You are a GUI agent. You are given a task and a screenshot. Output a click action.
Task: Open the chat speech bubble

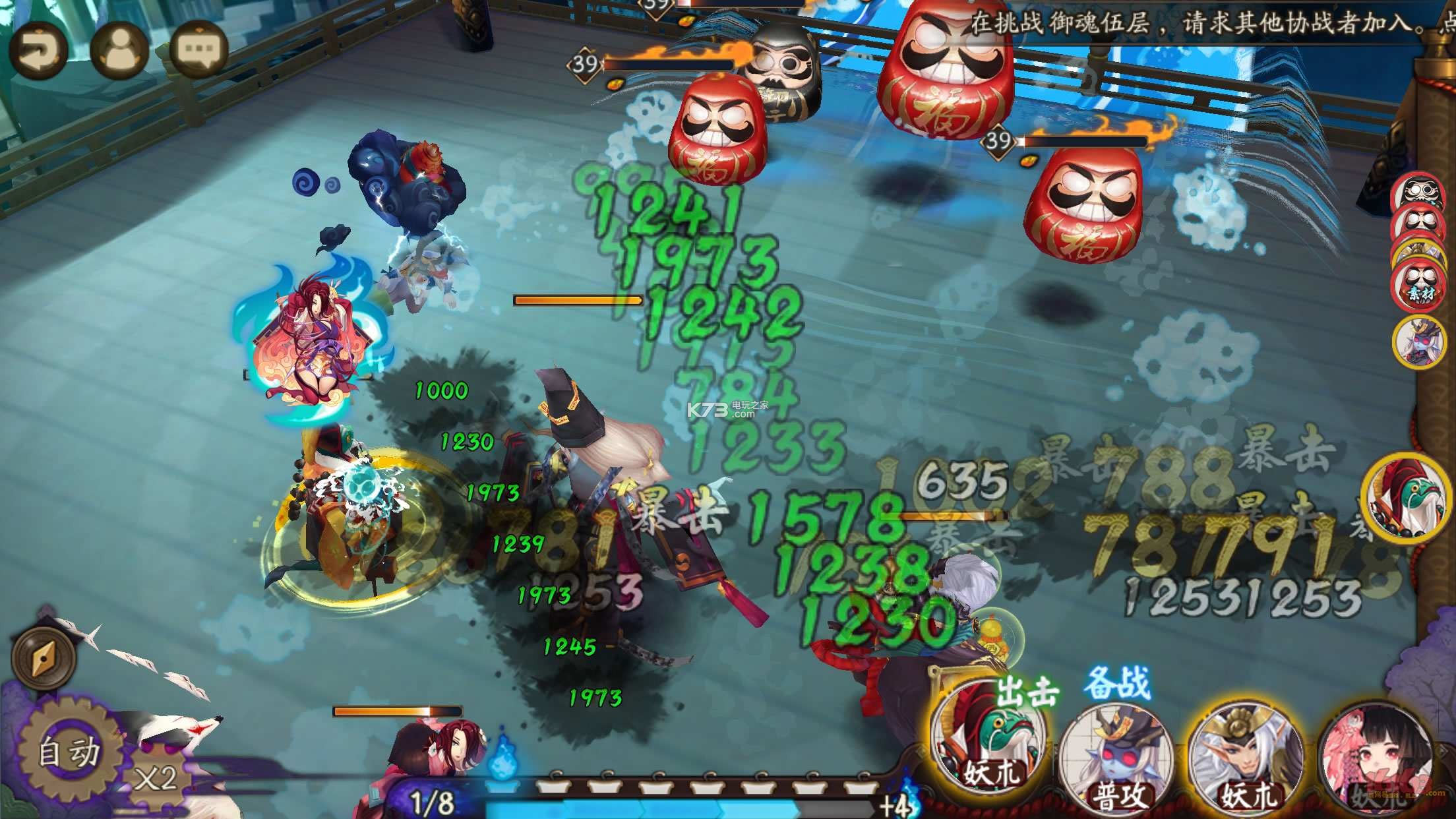[x=199, y=51]
